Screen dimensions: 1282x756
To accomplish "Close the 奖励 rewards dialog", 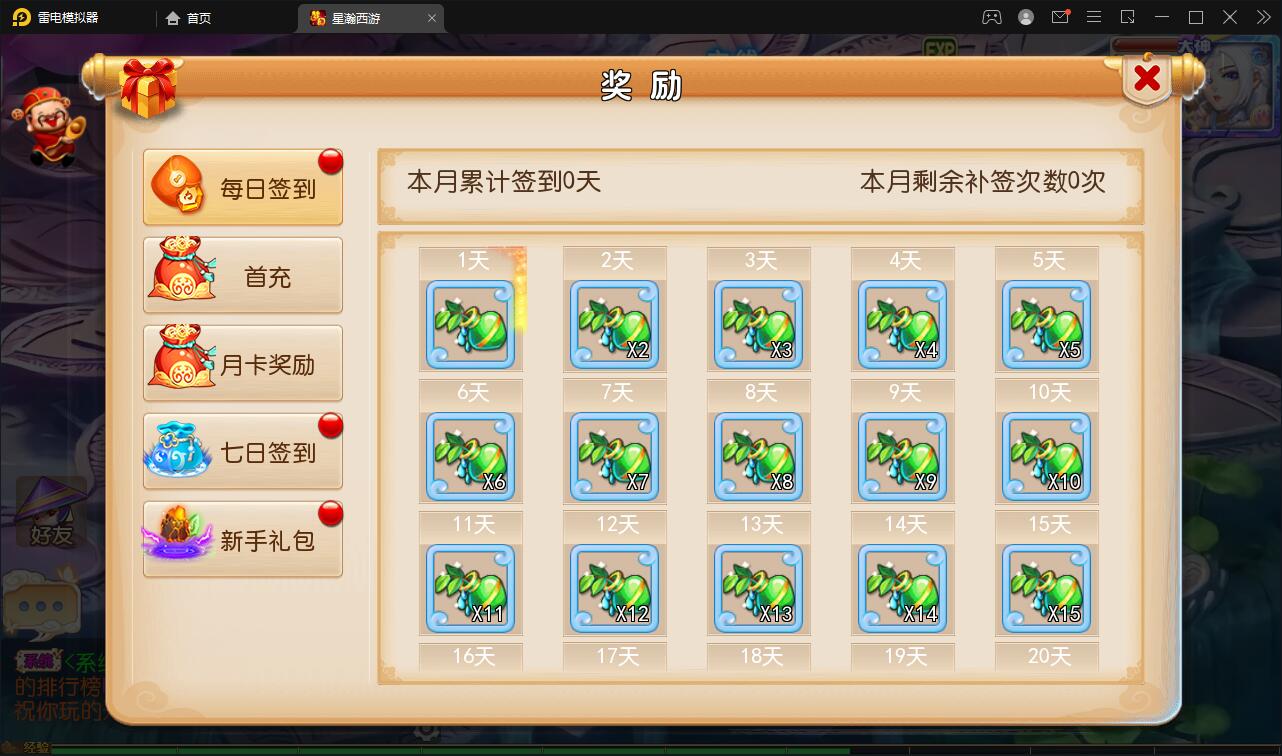I will tap(1146, 75).
